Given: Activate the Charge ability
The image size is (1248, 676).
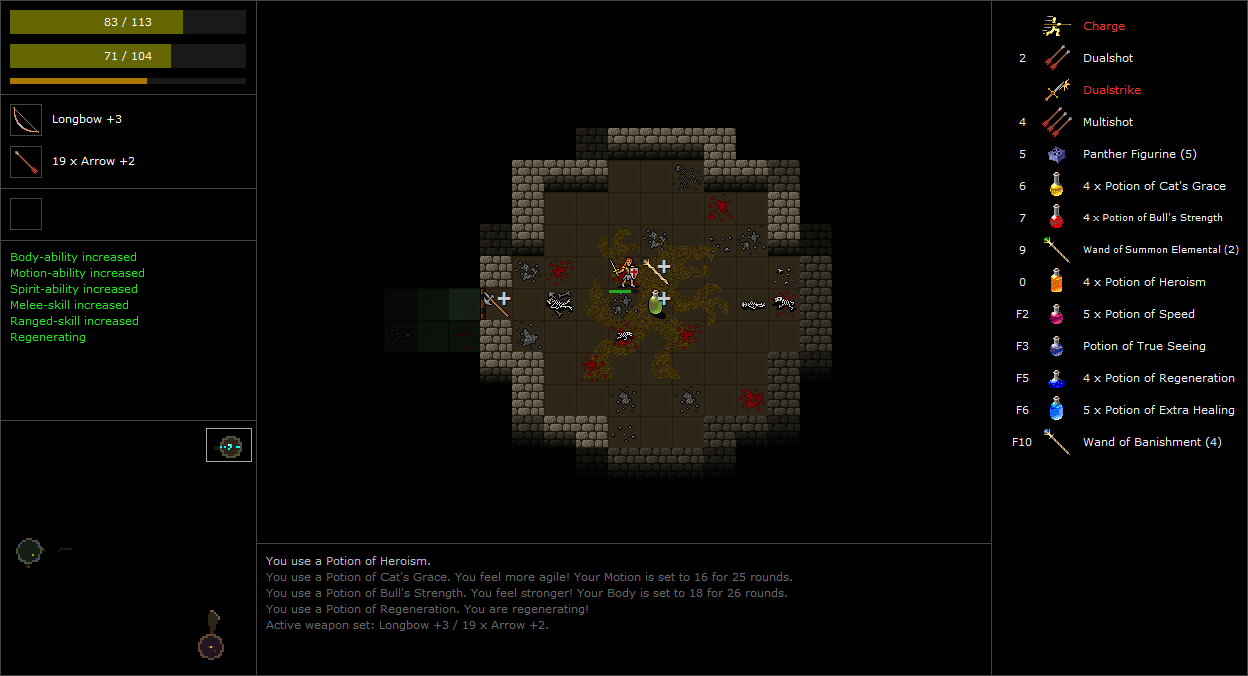Looking at the screenshot, I should pyautogui.click(x=1103, y=26).
